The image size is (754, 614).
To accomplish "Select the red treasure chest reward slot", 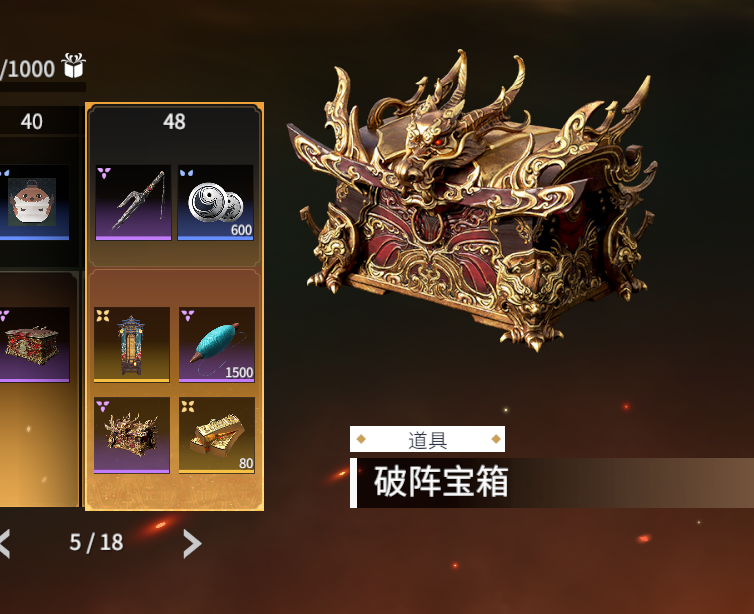I will pos(35,344).
